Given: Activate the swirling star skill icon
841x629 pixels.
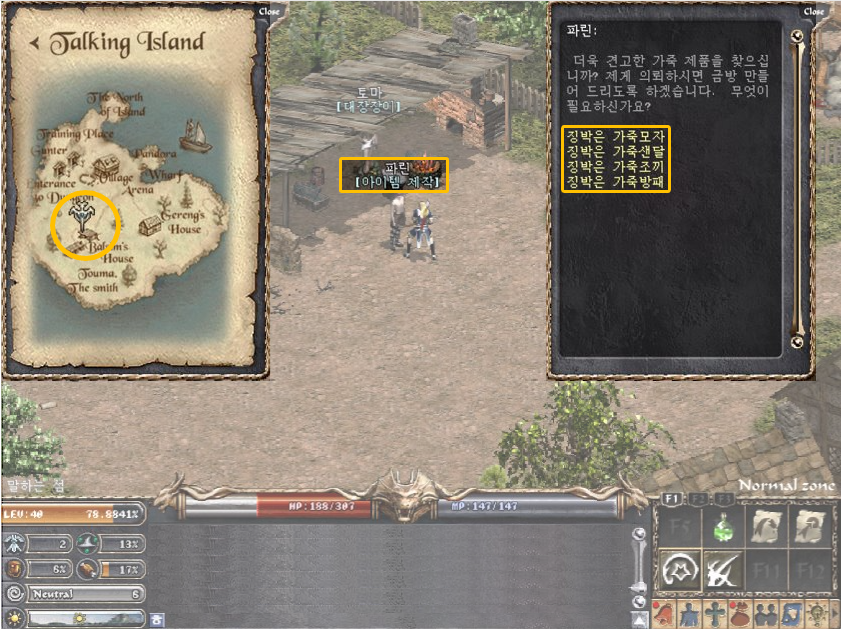Looking at the screenshot, I should click(x=677, y=572).
